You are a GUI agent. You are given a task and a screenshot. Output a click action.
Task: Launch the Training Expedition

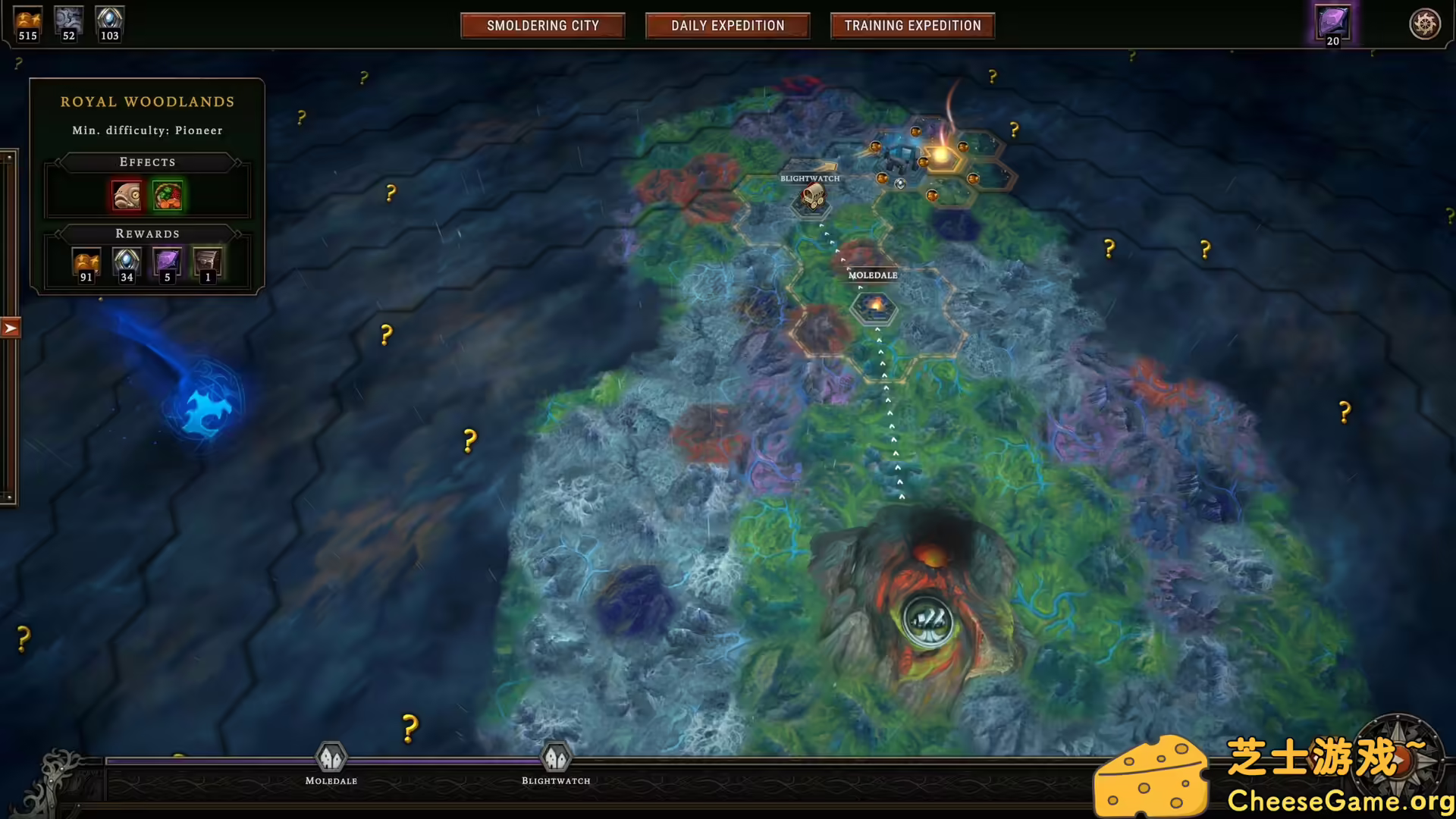pyautogui.click(x=912, y=26)
